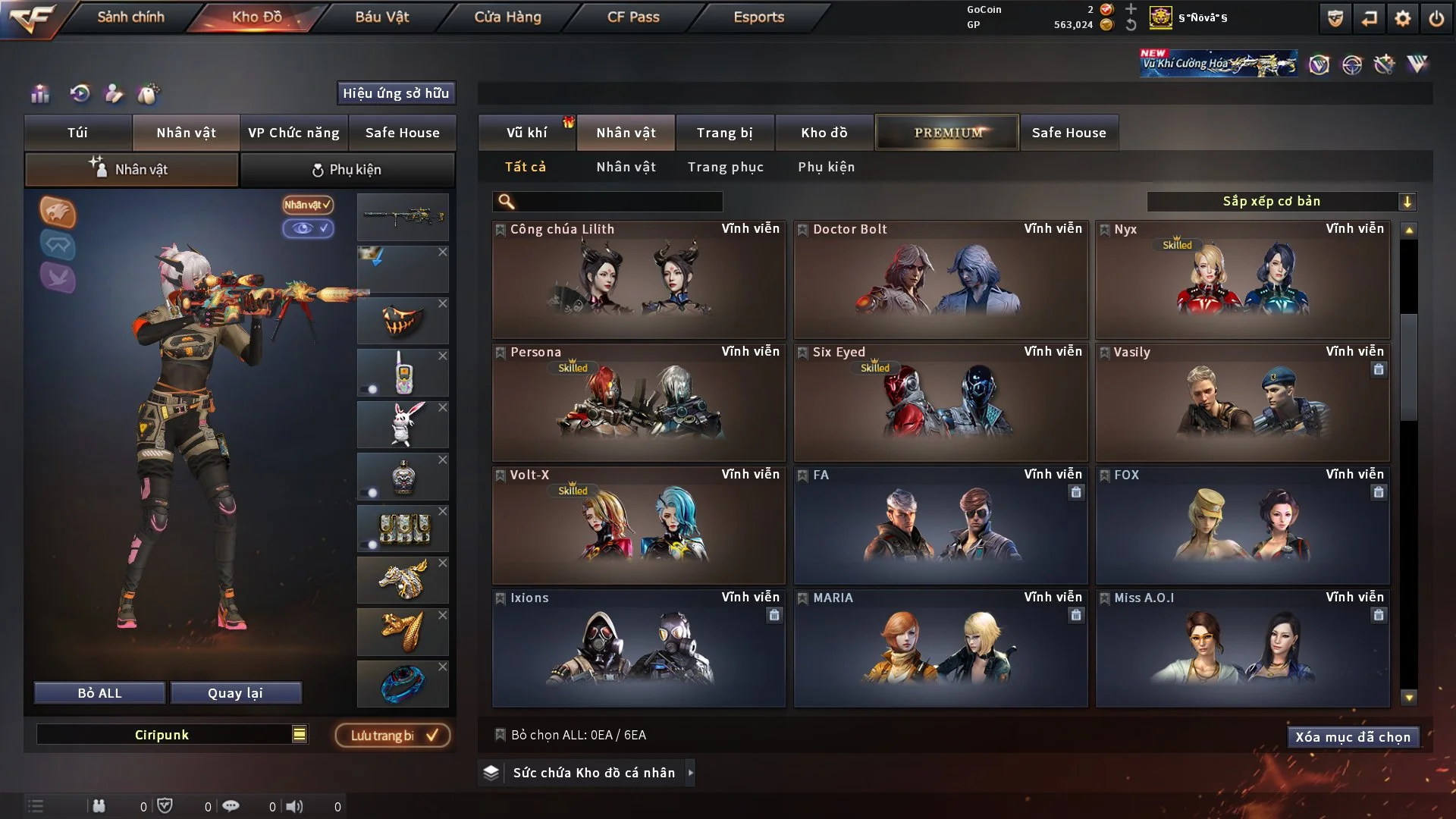Screen dimensions: 1456x819
Task: Click Xóa mục đã chọn button
Action: pos(1352,737)
